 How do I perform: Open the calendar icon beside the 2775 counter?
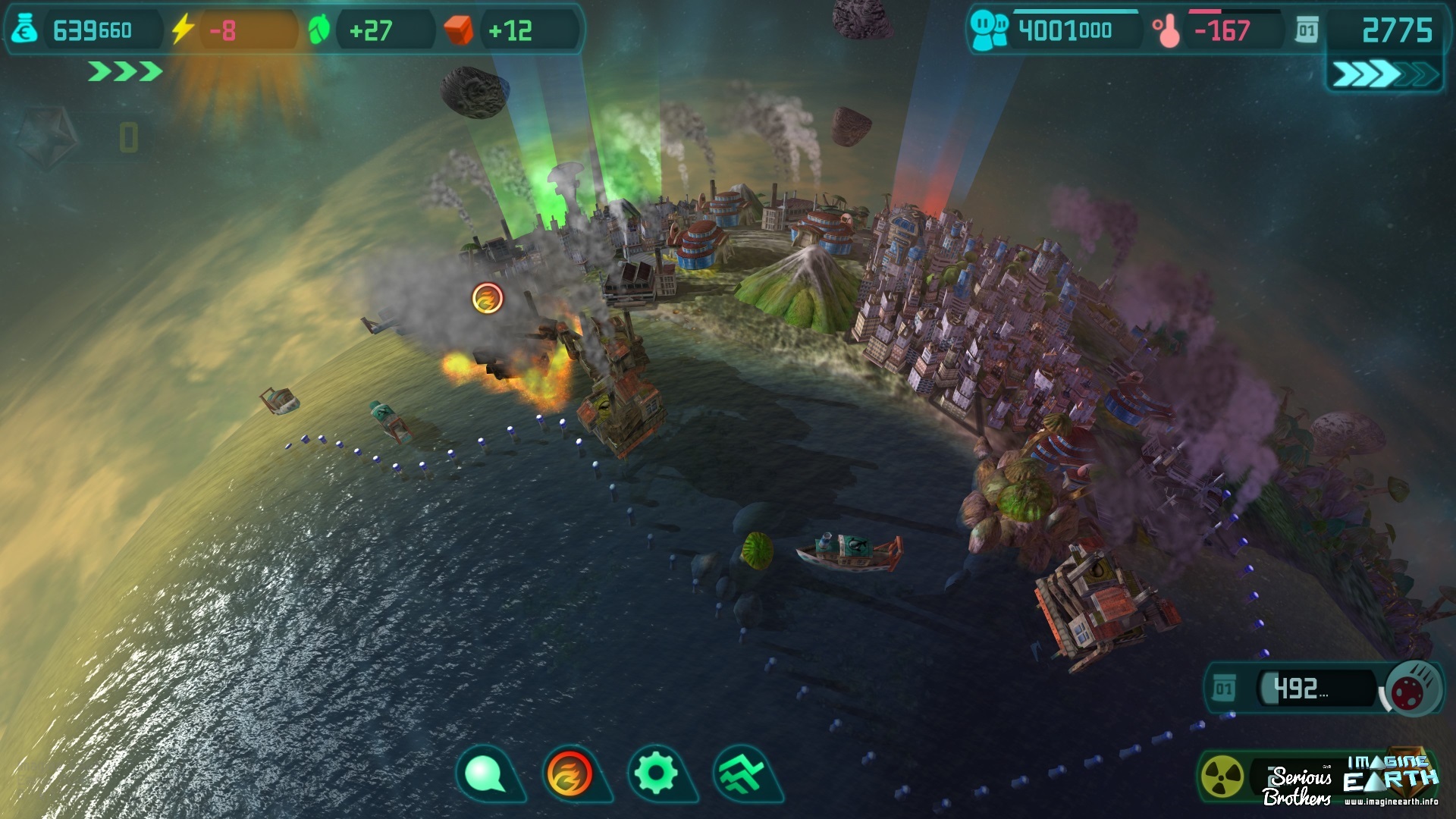click(1307, 31)
